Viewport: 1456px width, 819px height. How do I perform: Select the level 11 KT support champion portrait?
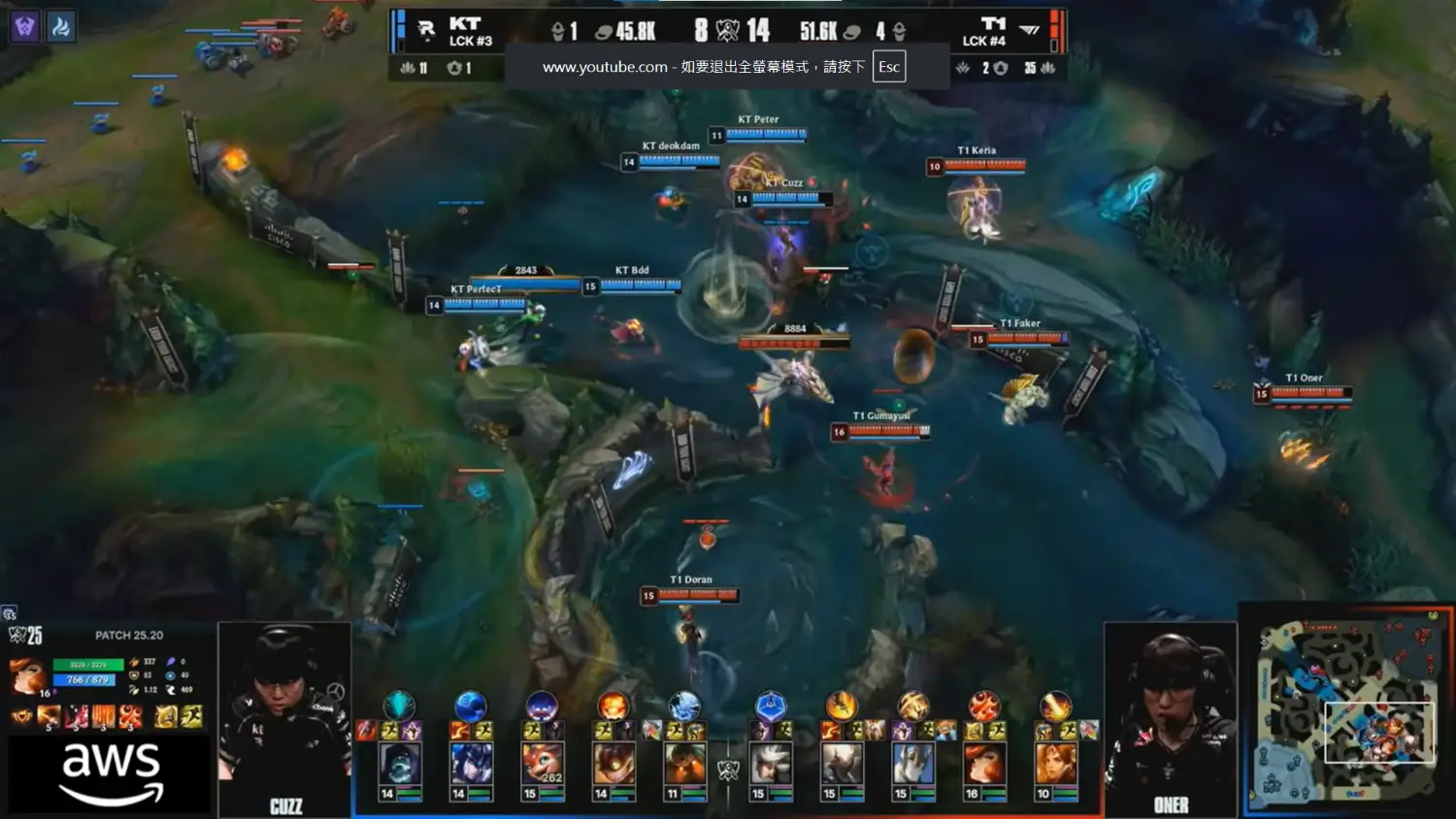tap(683, 764)
